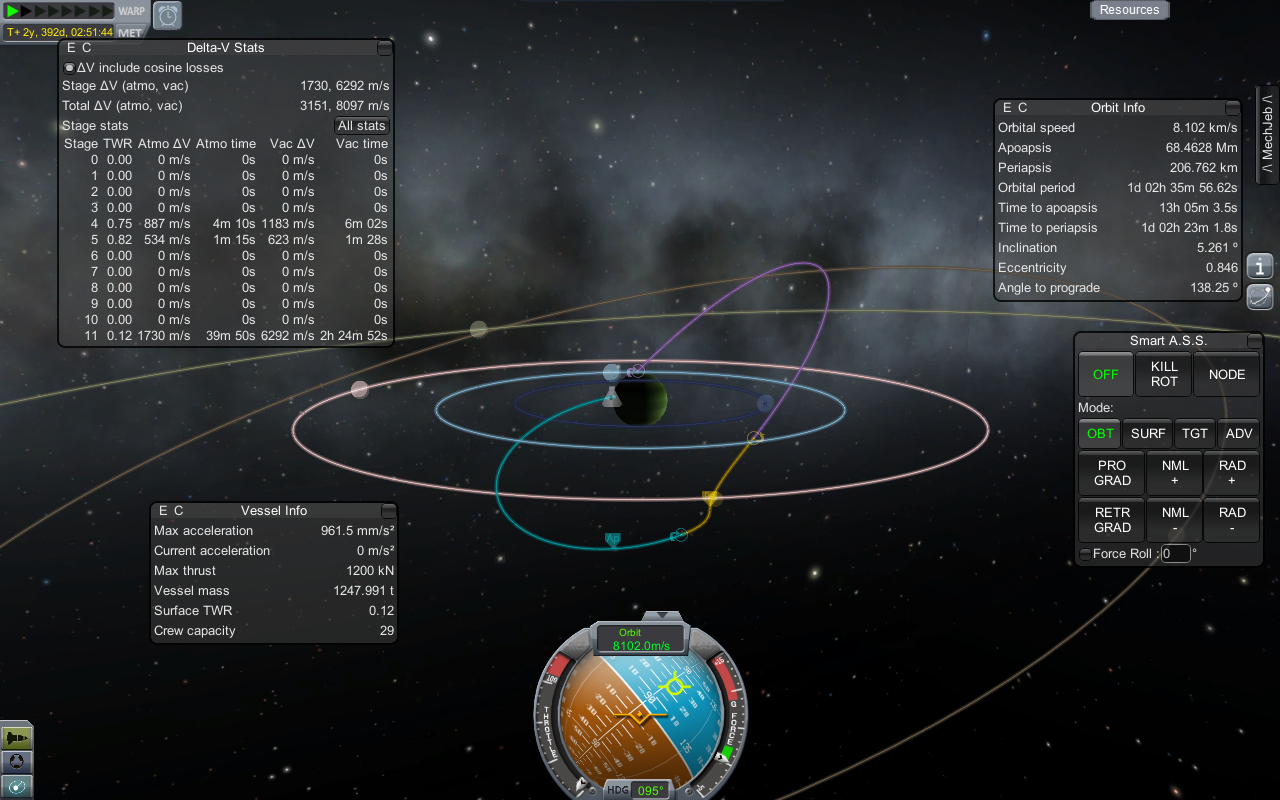This screenshot has width=1280, height=800.
Task: Select the ADV mode button
Action: (x=1239, y=434)
